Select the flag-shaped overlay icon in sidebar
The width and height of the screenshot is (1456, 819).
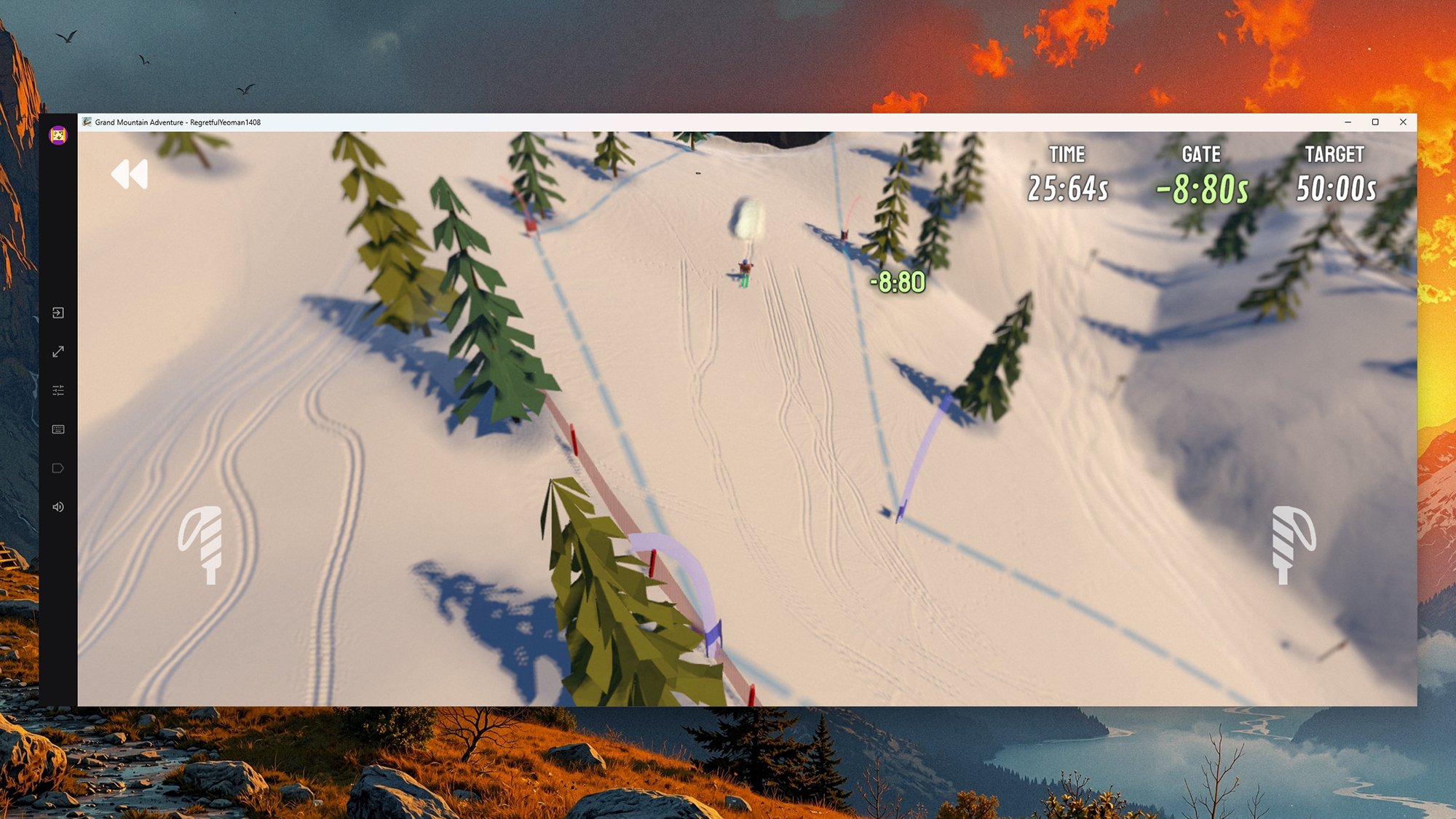click(58, 467)
